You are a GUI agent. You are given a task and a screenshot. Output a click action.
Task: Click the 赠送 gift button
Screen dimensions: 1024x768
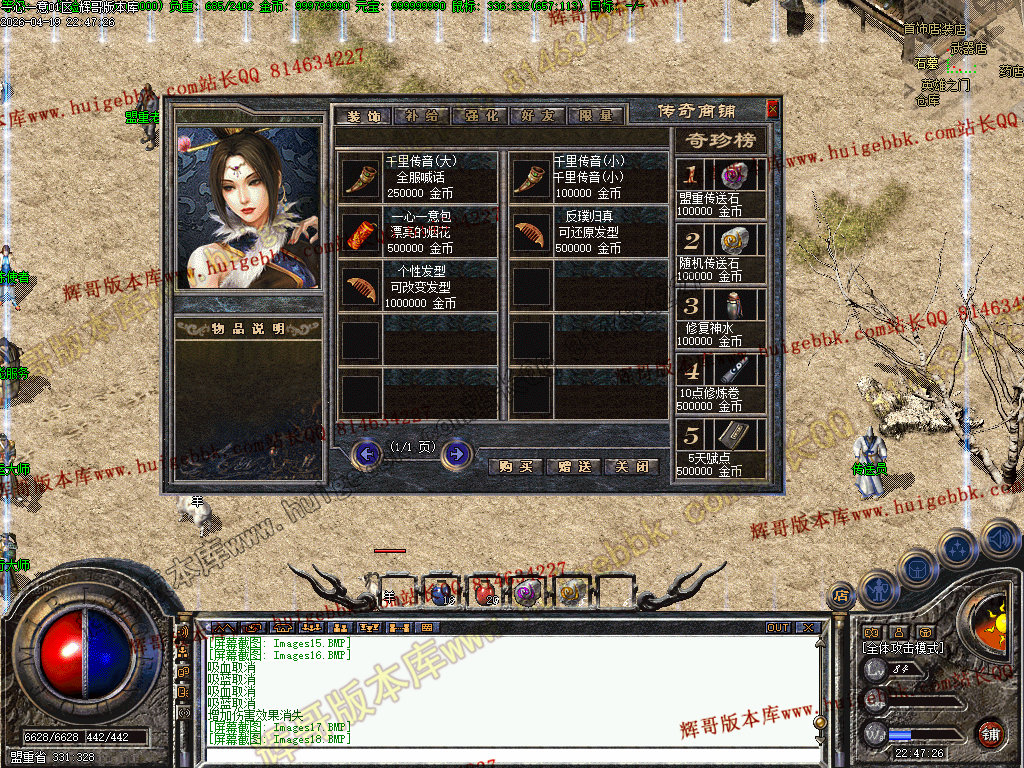click(x=575, y=467)
